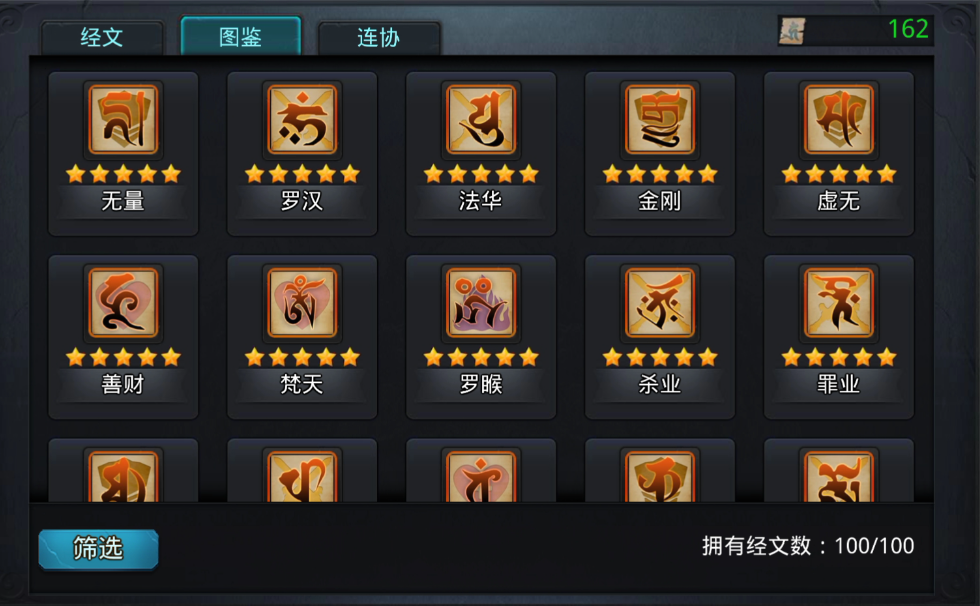The width and height of the screenshot is (980, 606).
Task: Switch to the 经文 tab
Action: 102,38
